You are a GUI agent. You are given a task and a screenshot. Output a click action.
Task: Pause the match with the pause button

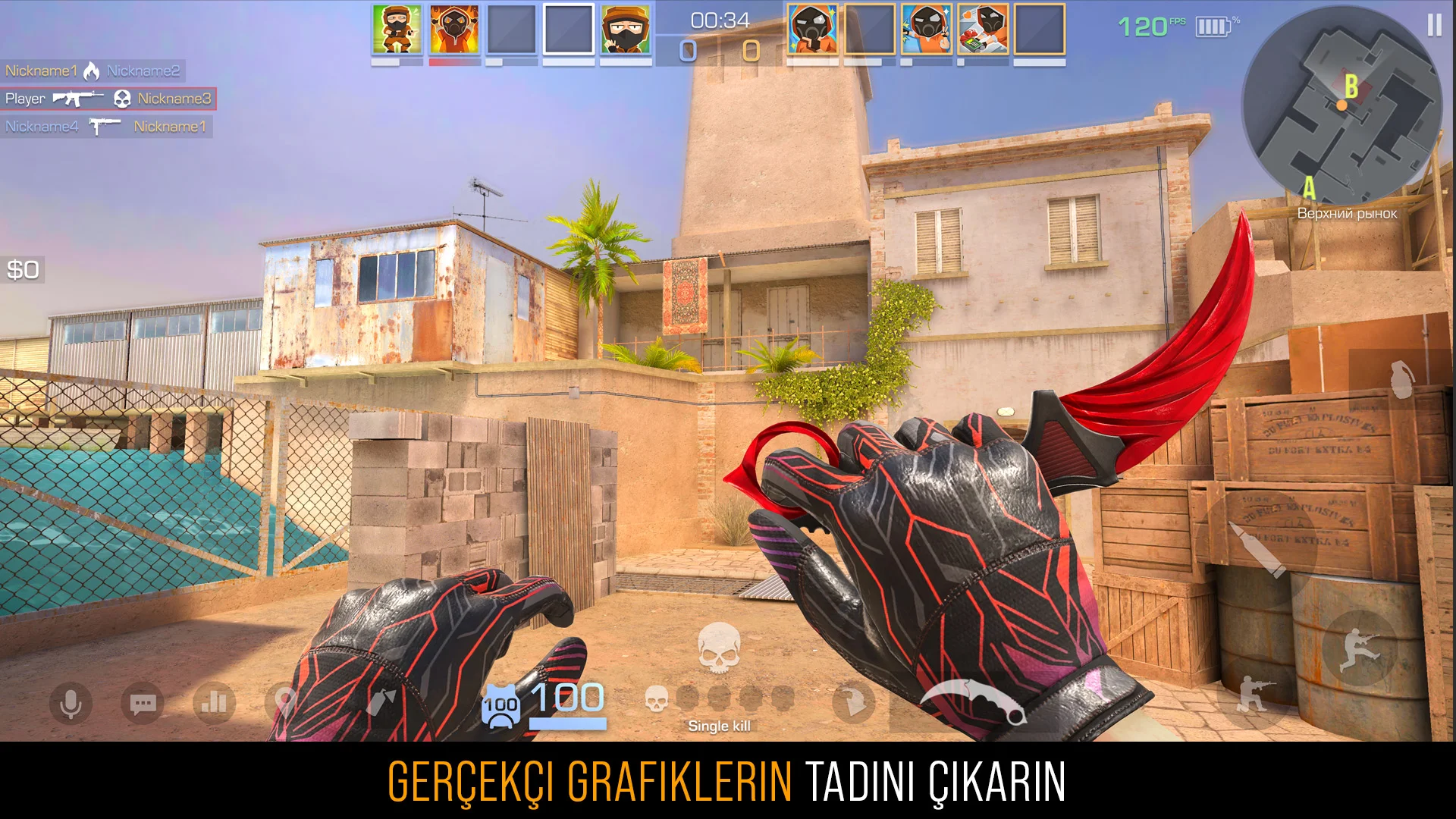tap(1434, 26)
